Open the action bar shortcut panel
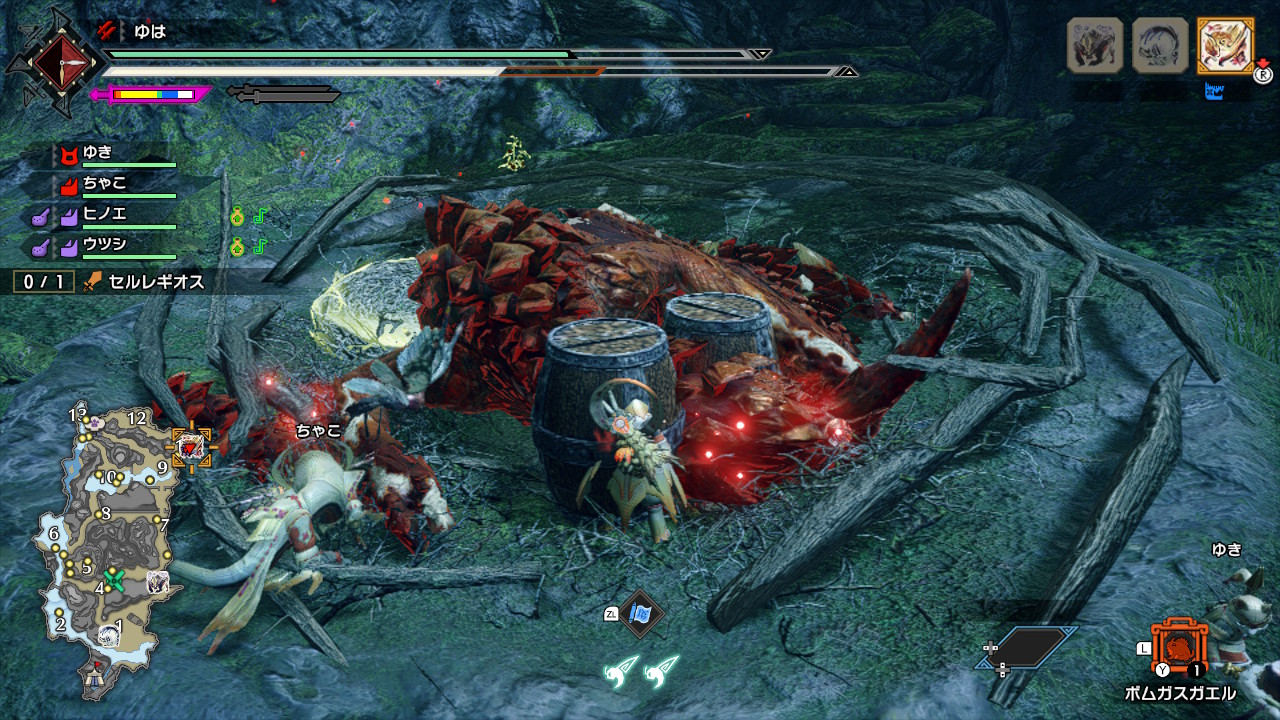 pyautogui.click(x=1028, y=648)
